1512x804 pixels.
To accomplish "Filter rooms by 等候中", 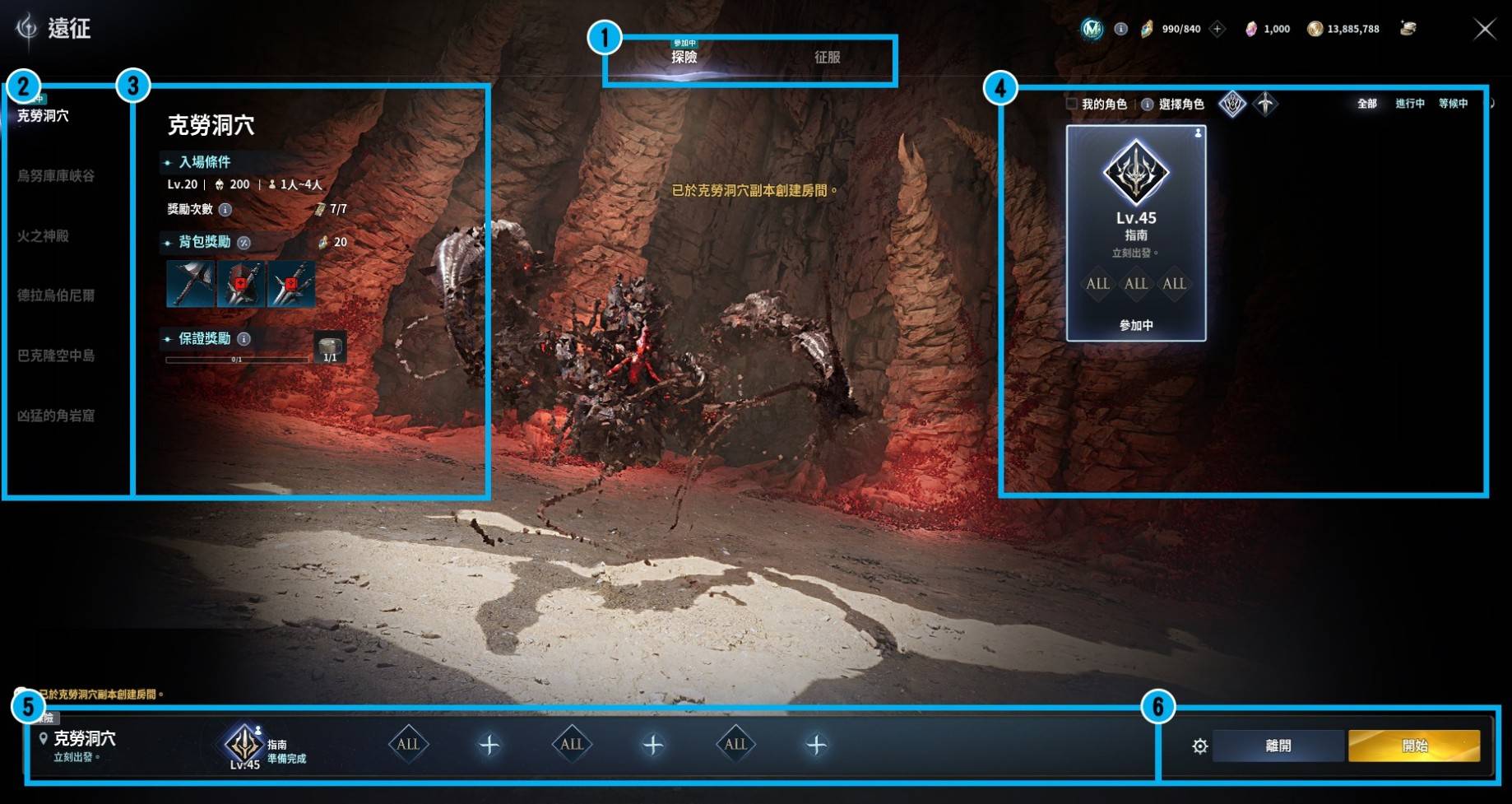I will (1453, 104).
